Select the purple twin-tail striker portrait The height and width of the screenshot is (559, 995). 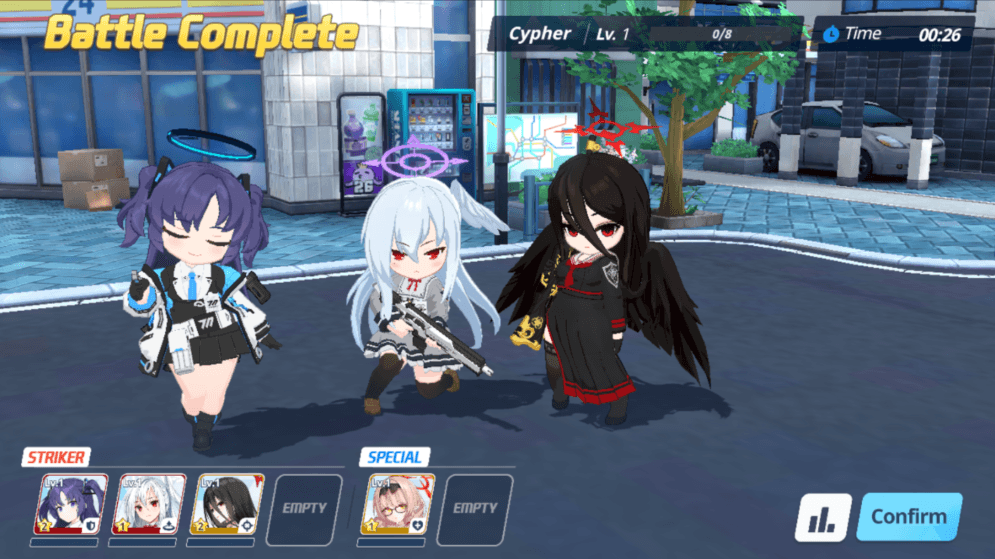pos(72,505)
